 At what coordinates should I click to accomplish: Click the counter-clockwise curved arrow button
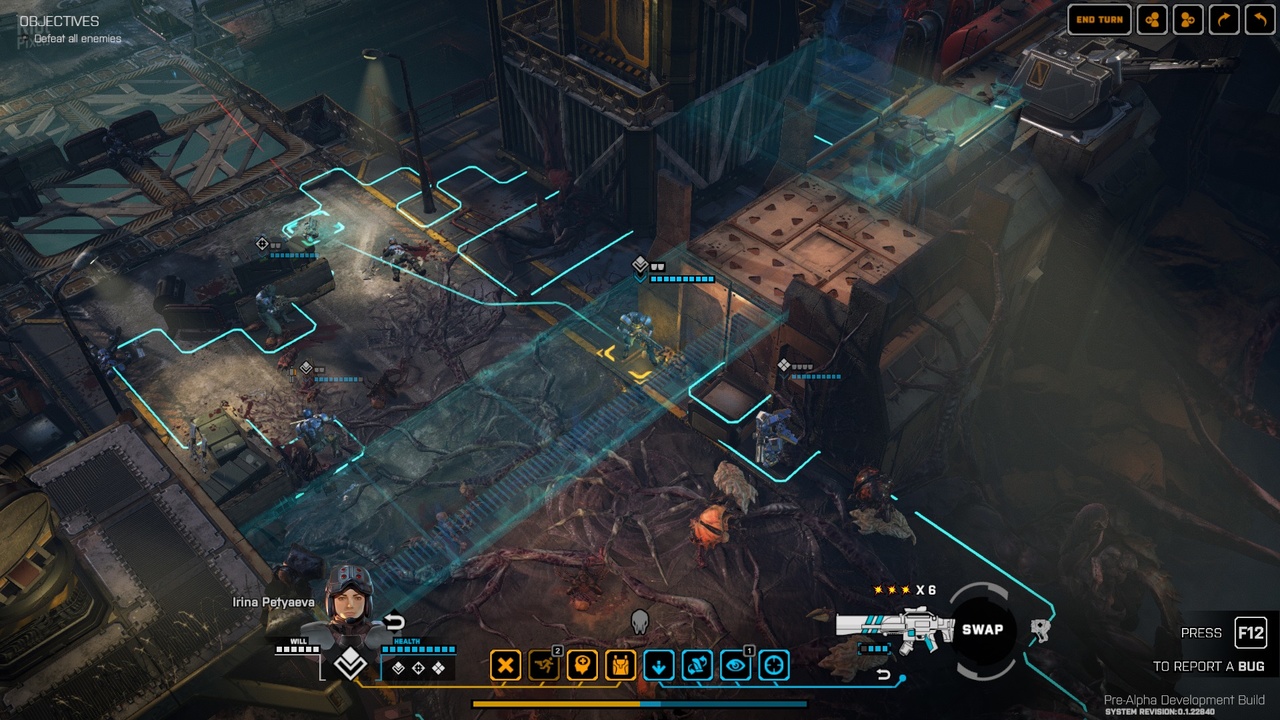click(x=1259, y=20)
